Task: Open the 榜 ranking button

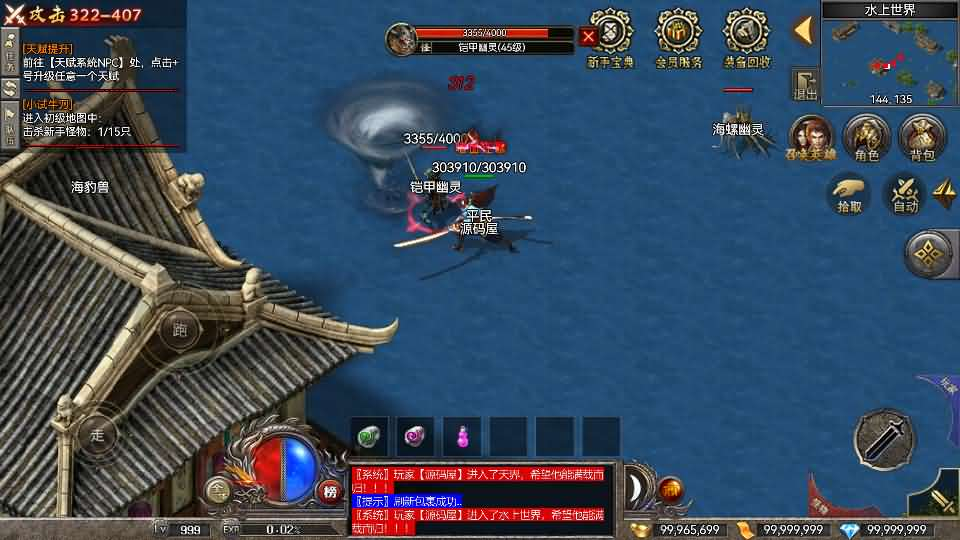Action: click(x=329, y=490)
